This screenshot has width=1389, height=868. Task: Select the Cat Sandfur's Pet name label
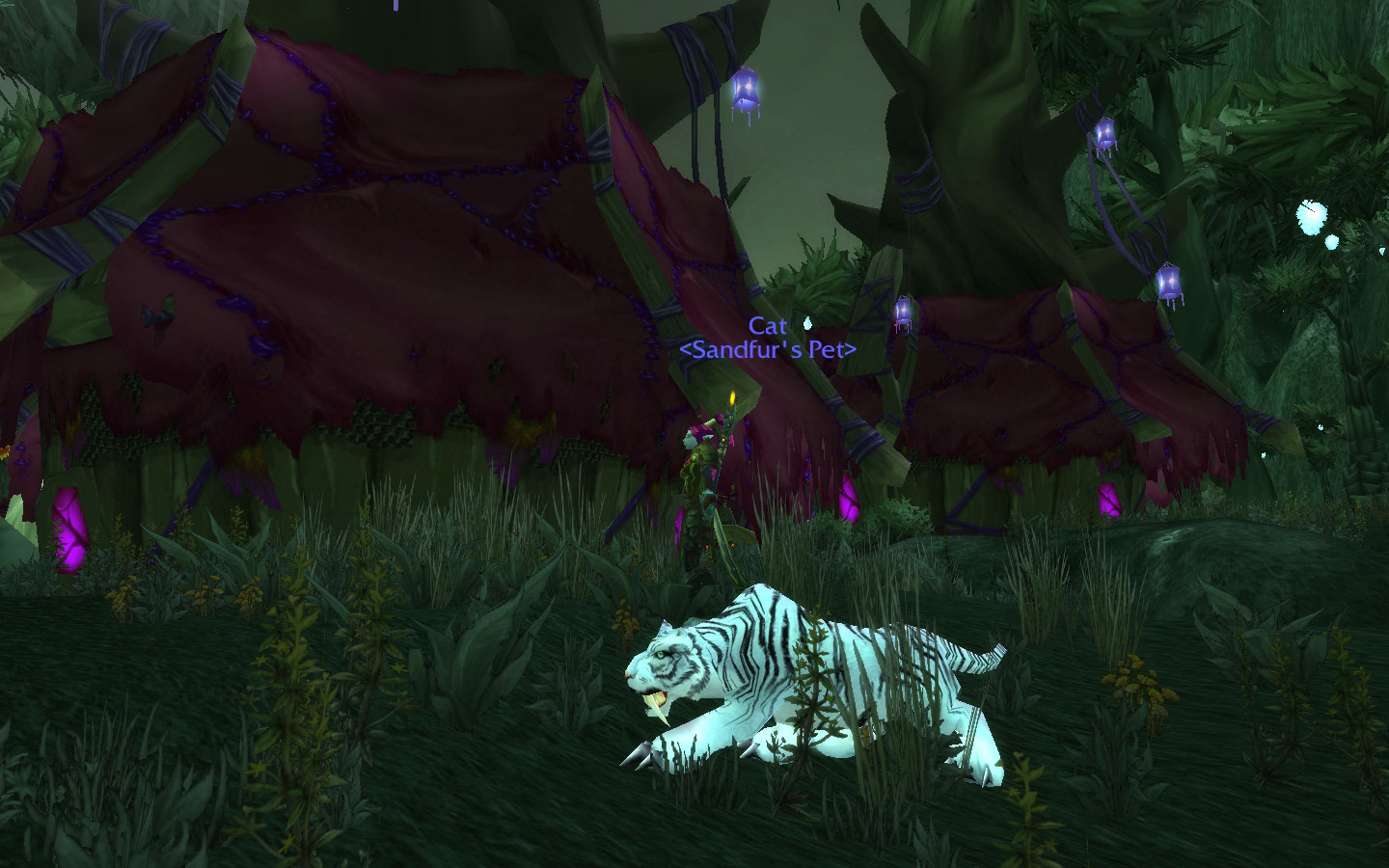coord(768,339)
